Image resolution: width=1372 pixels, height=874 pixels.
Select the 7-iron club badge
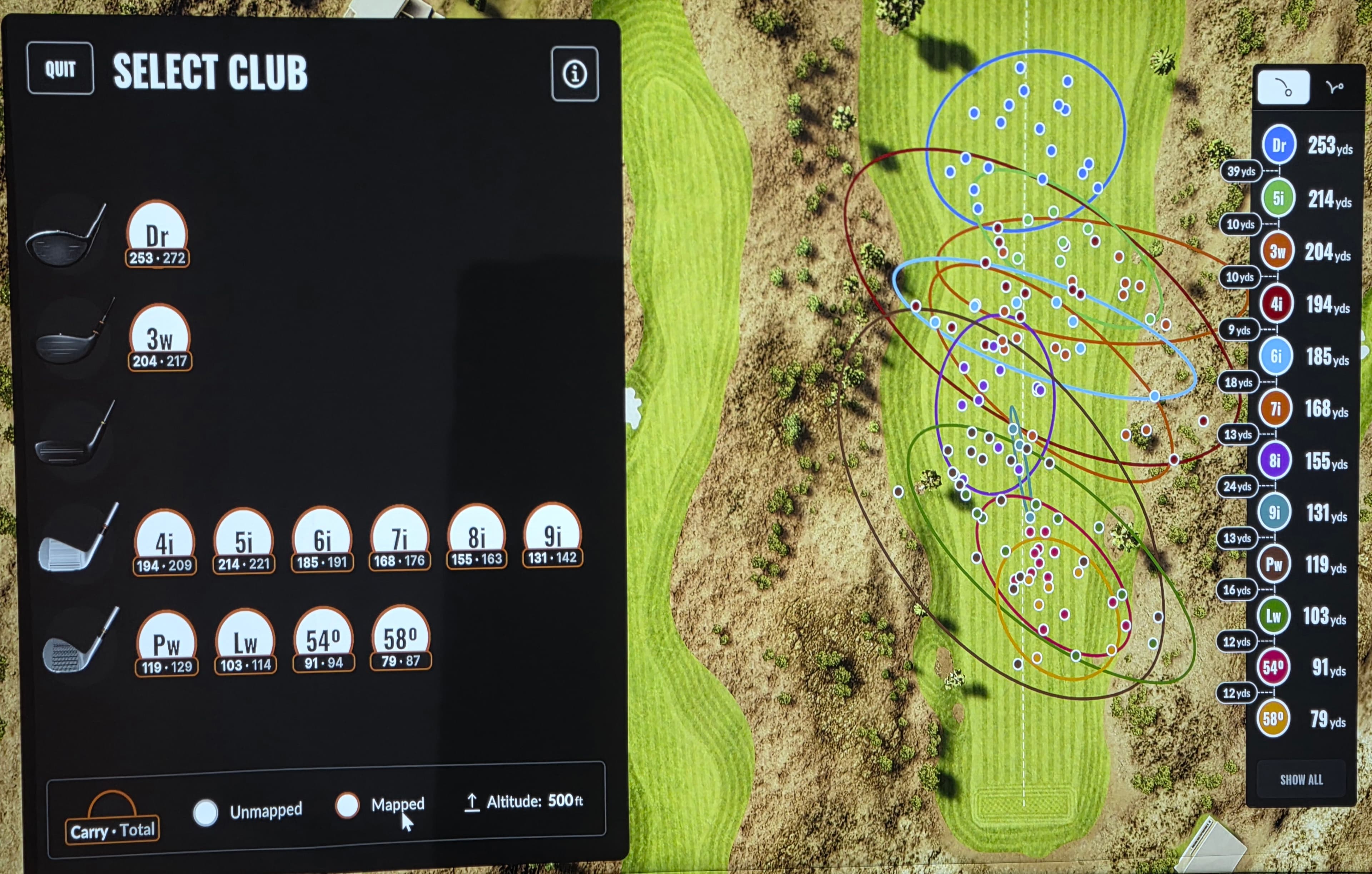[399, 538]
